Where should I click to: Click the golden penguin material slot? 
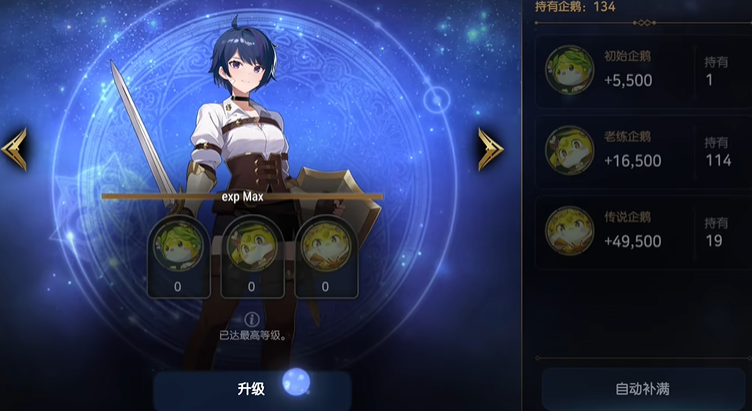pyautogui.click(x=325, y=257)
